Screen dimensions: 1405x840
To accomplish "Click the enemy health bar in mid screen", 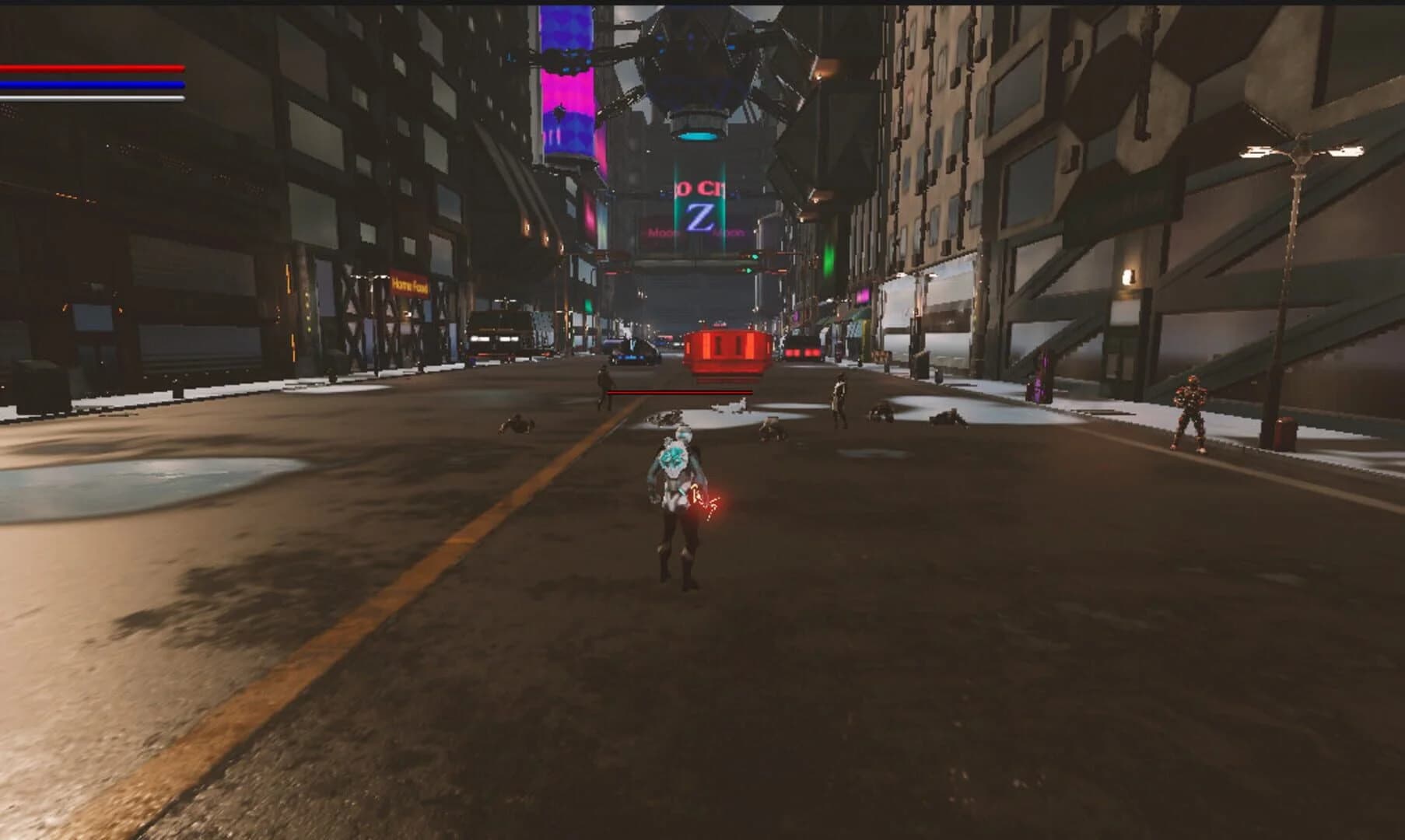I will point(678,394).
